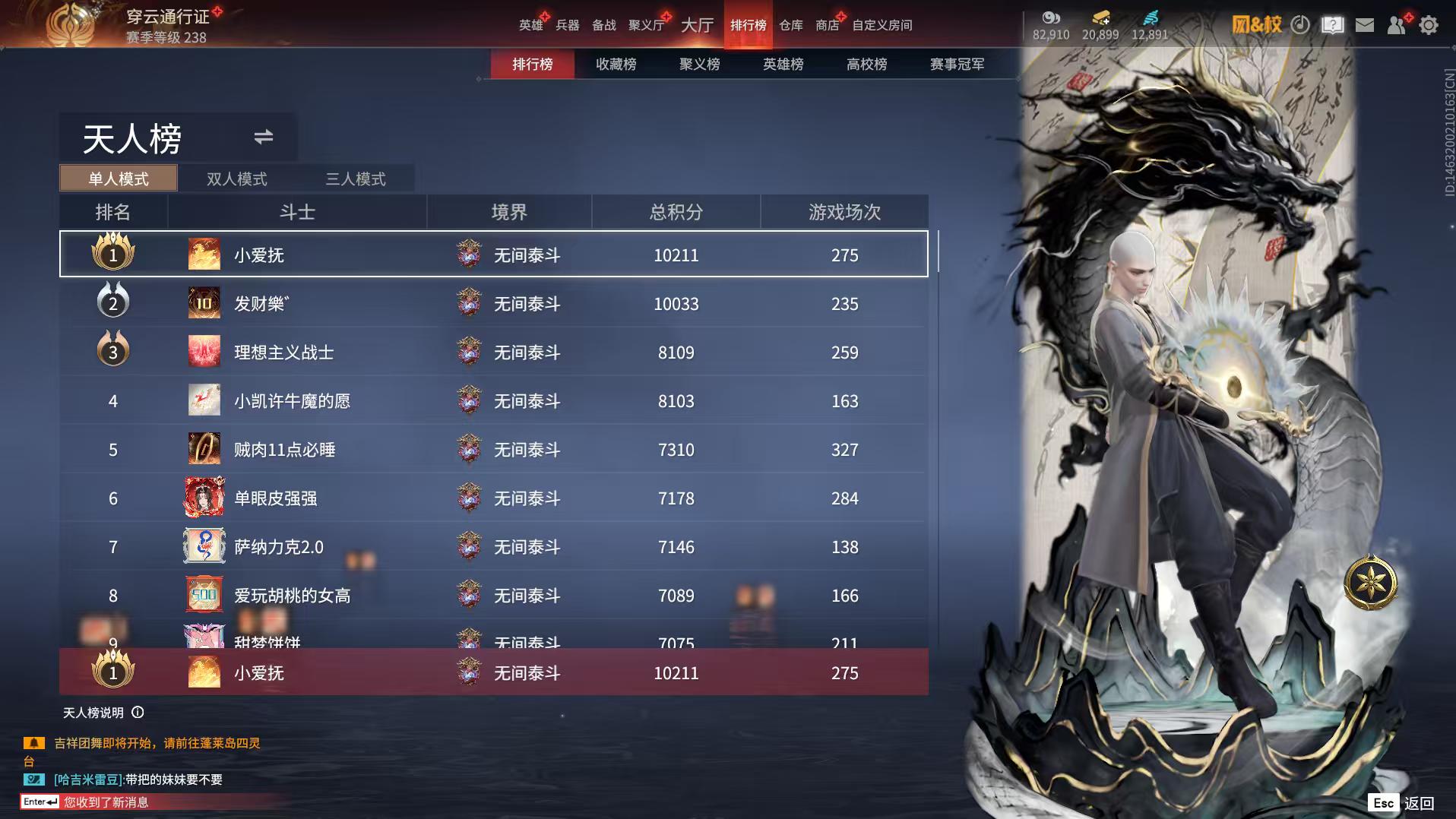Open the settings gear icon

[x=1430, y=25]
